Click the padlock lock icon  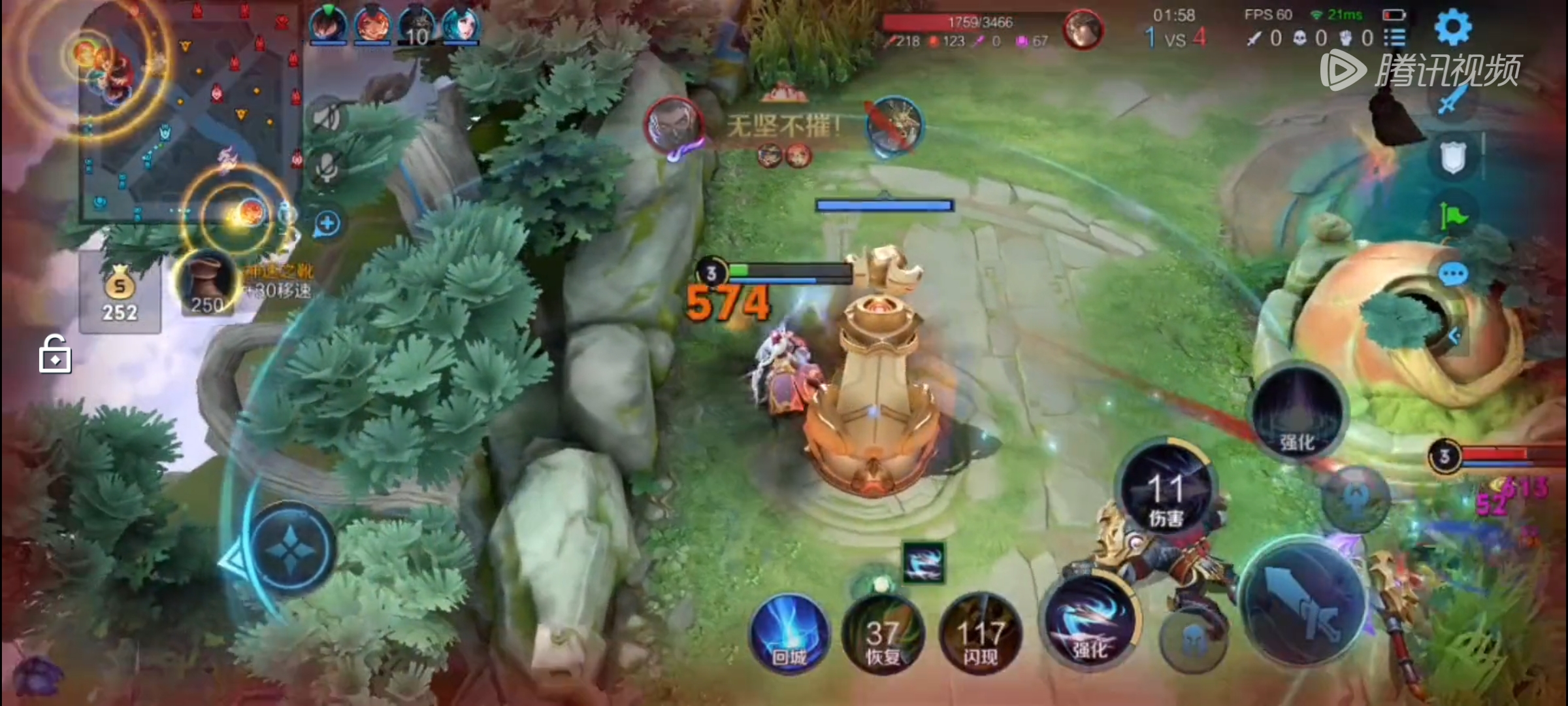pyautogui.click(x=55, y=354)
